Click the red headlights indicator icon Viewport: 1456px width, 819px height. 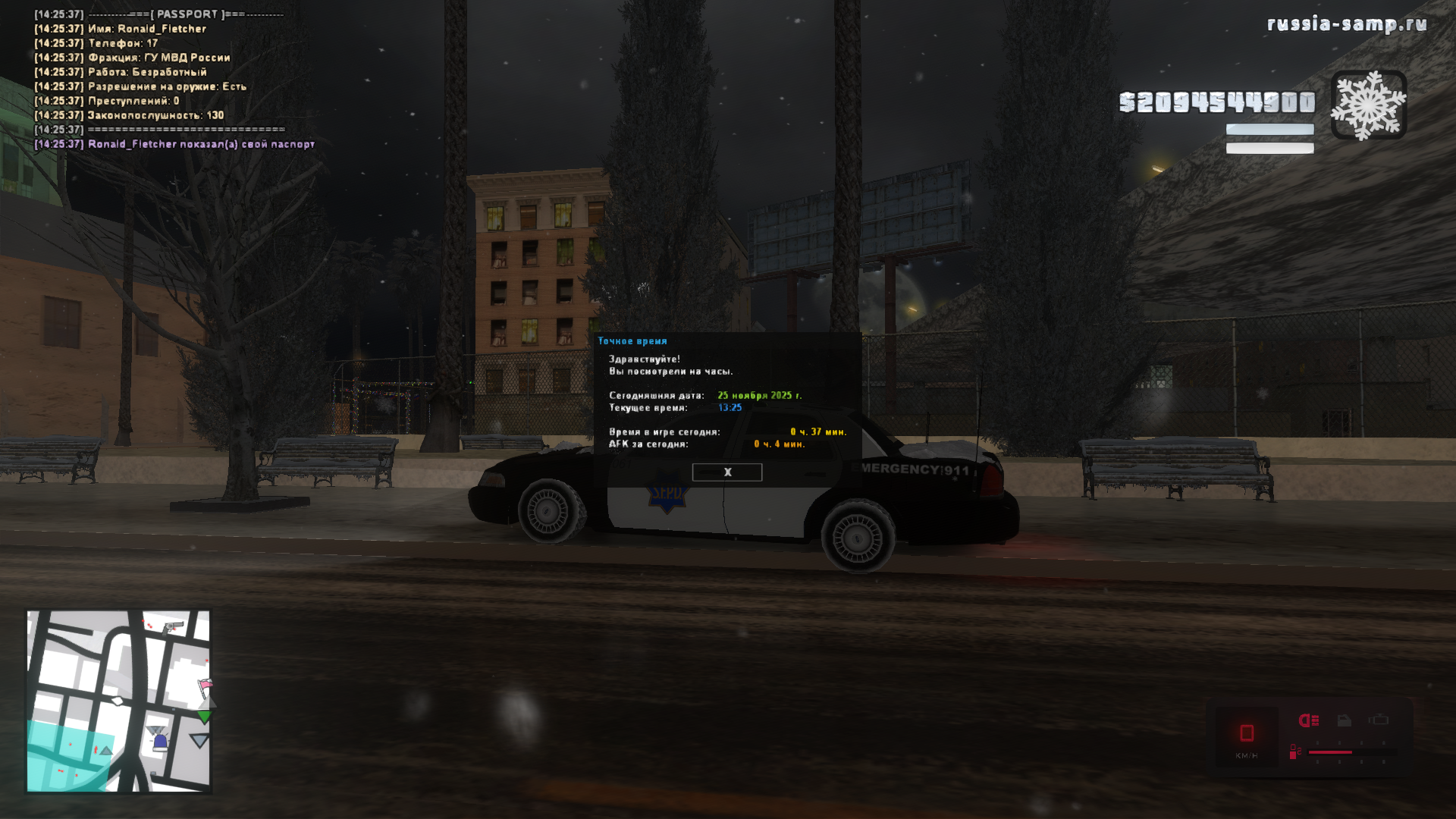click(1309, 720)
